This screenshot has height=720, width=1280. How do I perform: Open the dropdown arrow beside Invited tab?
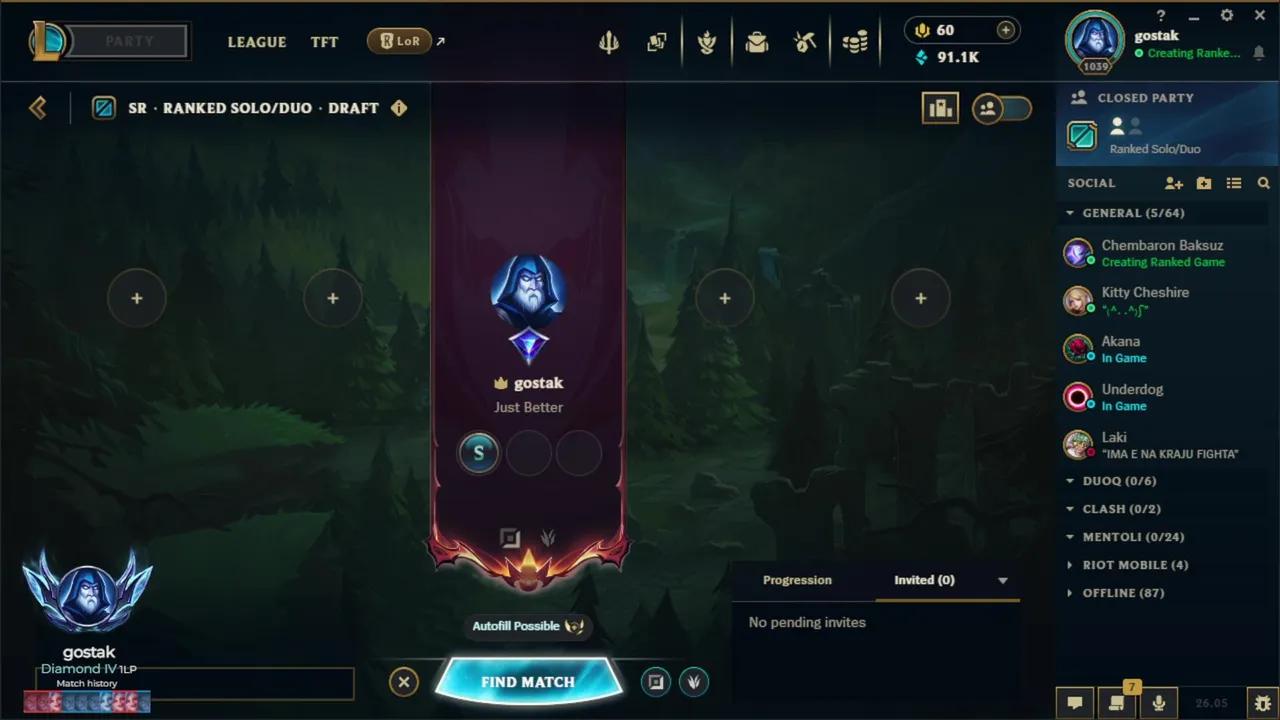click(1002, 580)
